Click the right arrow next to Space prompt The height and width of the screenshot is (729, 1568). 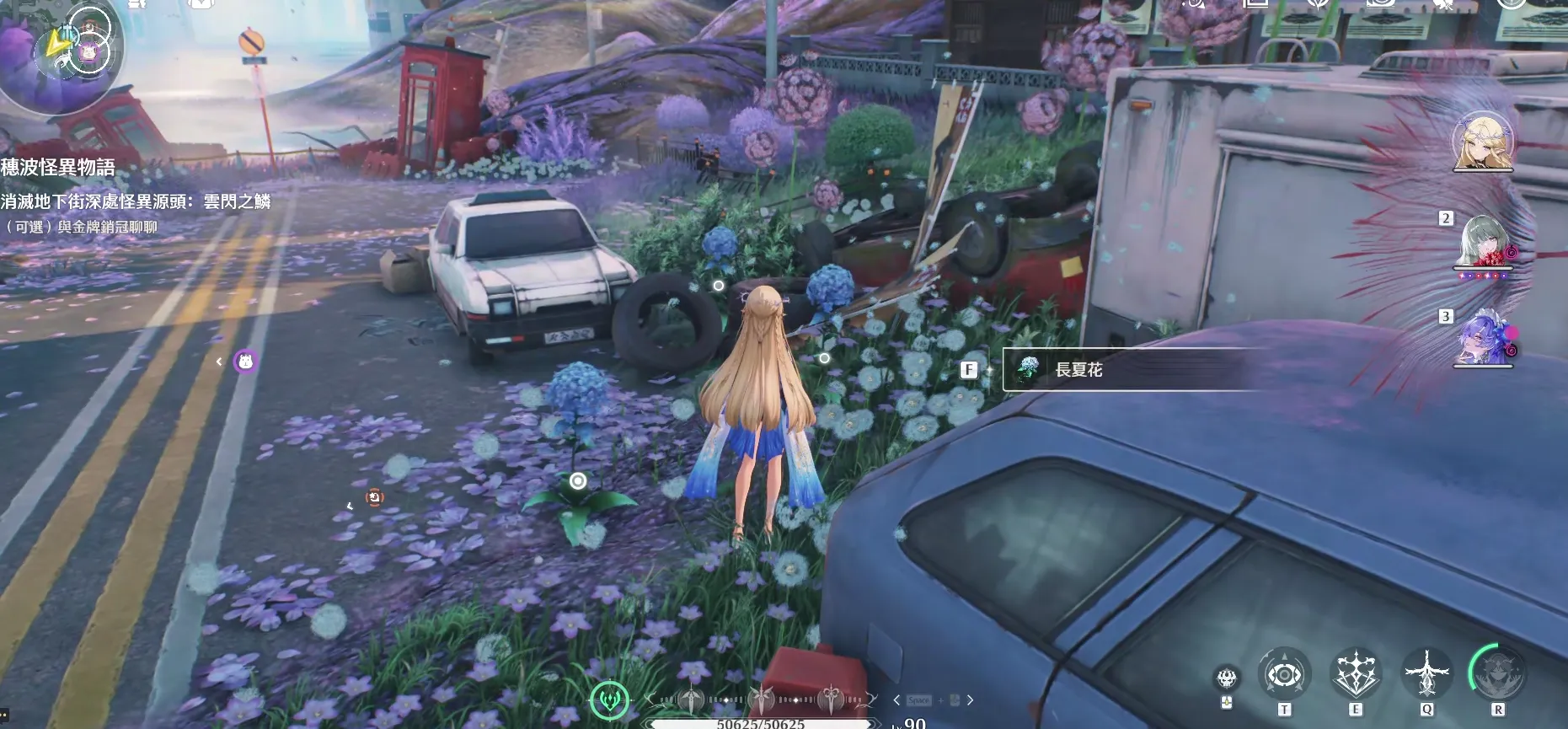[x=970, y=699]
